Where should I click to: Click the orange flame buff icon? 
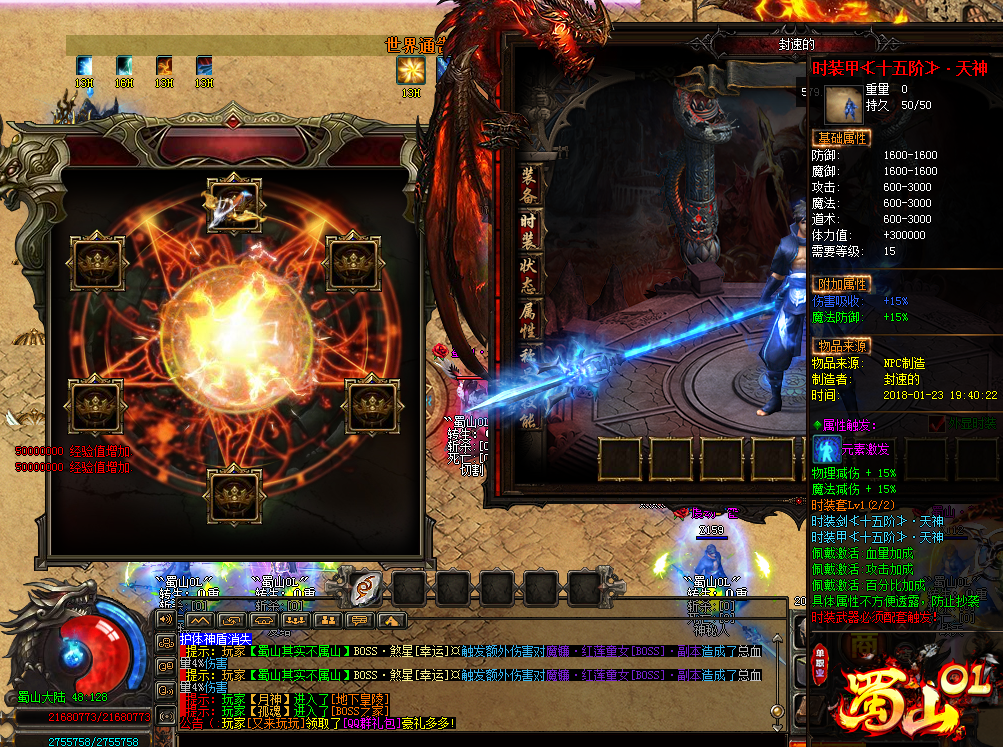tap(164, 66)
